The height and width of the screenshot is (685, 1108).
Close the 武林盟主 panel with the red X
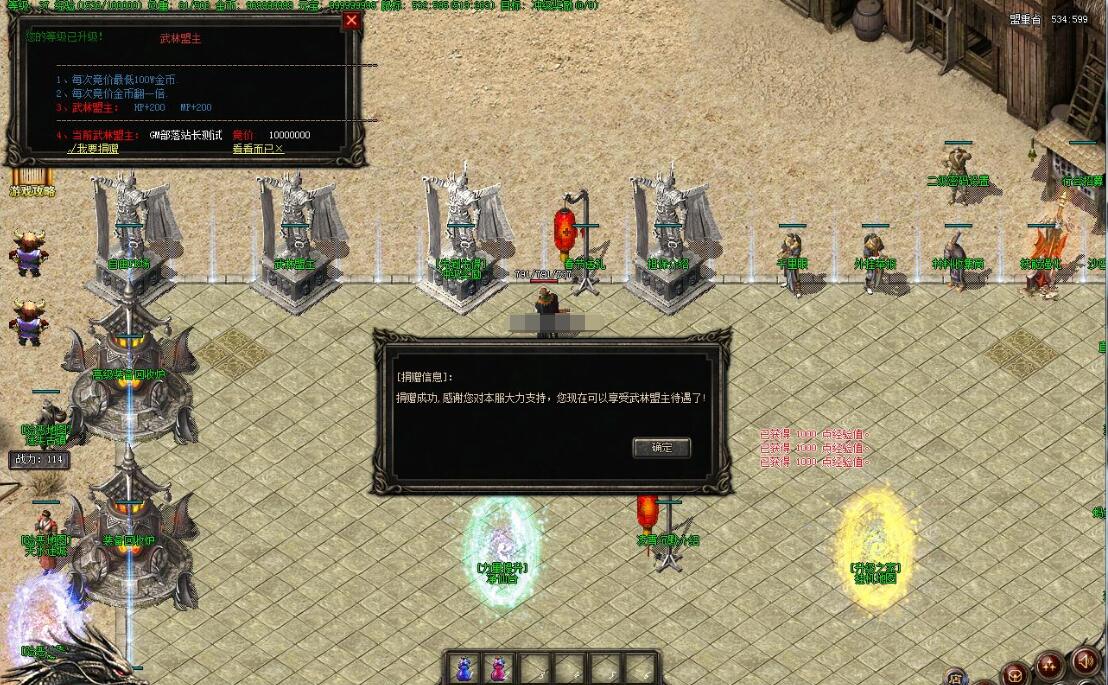tap(351, 20)
